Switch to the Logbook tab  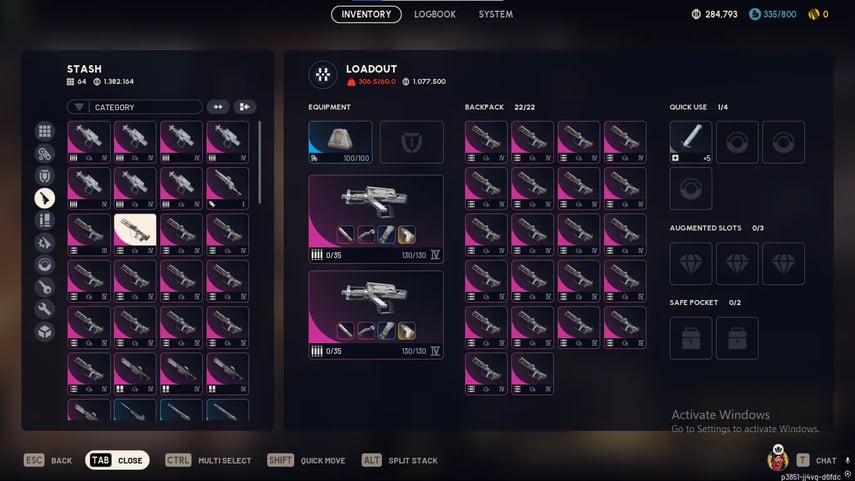click(x=435, y=14)
